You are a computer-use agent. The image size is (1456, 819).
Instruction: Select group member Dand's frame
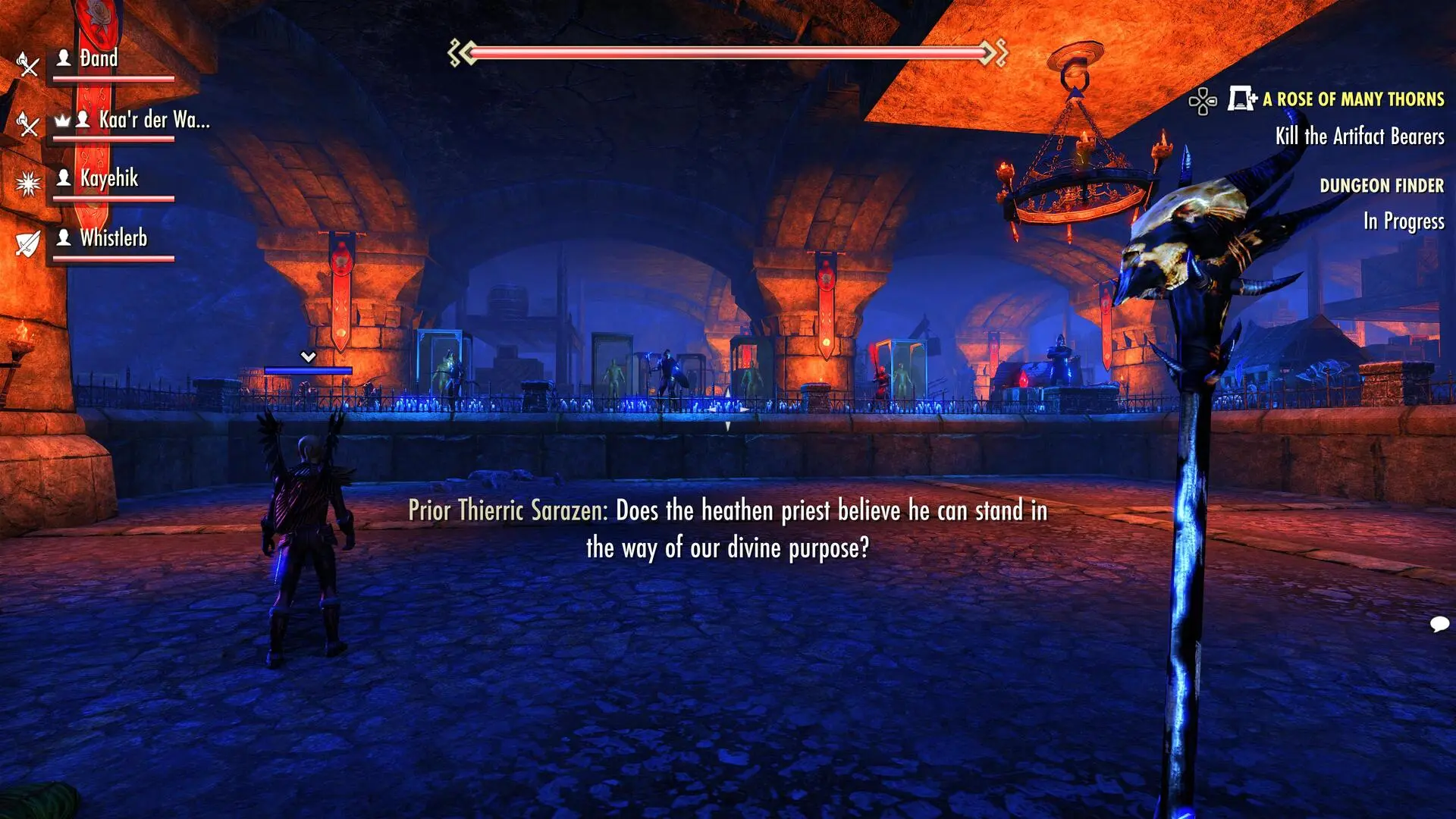(99, 59)
